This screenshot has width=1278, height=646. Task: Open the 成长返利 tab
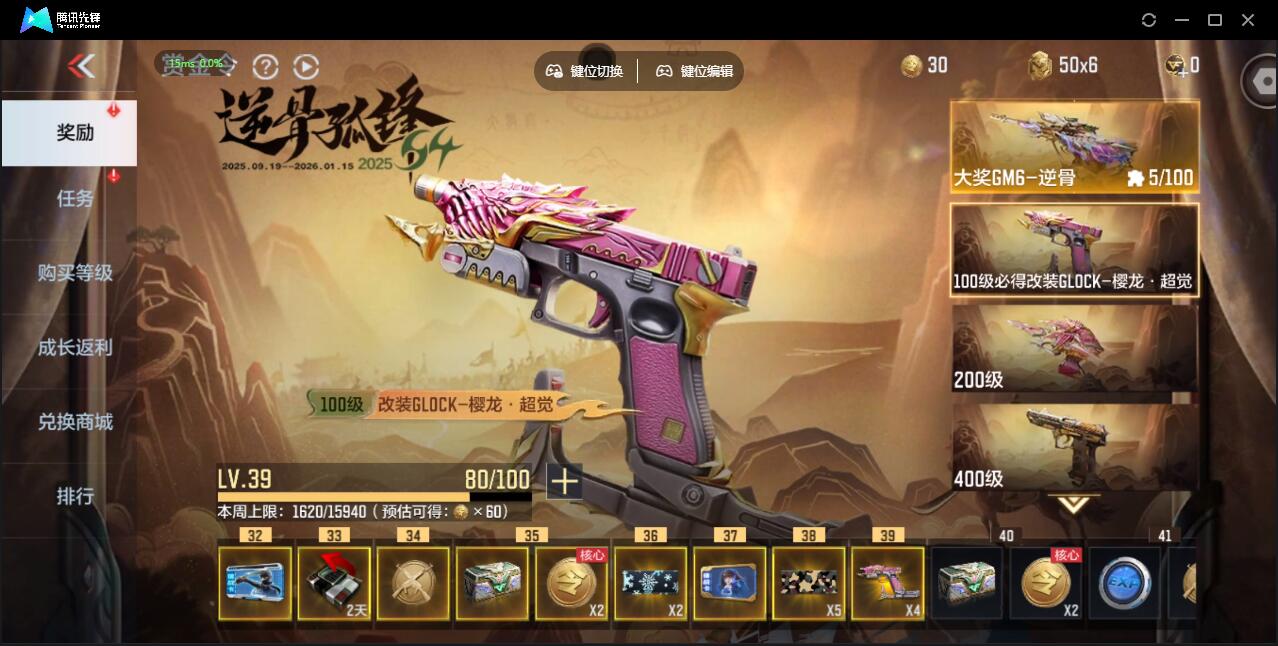point(74,347)
